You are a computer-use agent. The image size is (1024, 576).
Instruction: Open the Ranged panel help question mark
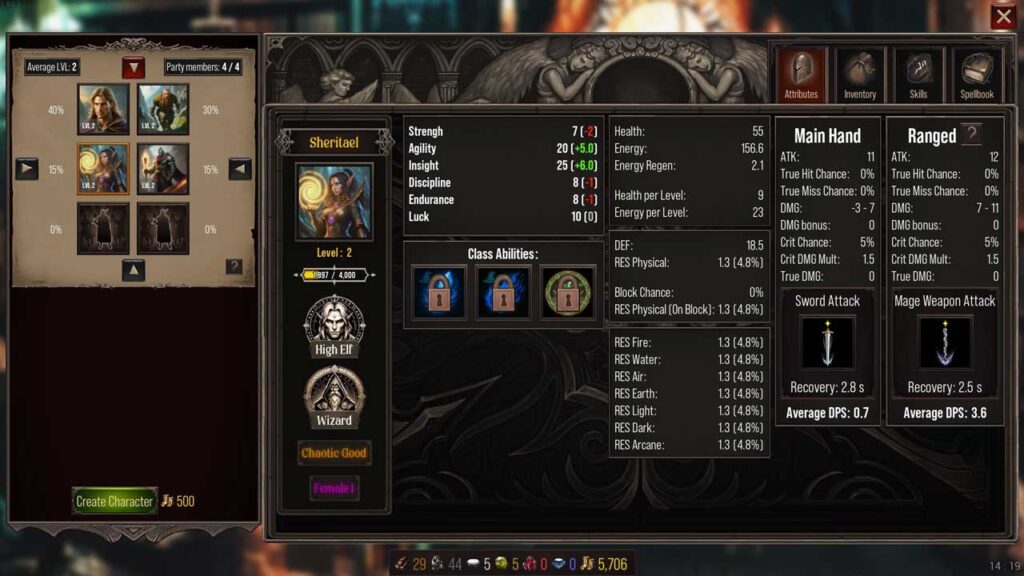(x=971, y=135)
